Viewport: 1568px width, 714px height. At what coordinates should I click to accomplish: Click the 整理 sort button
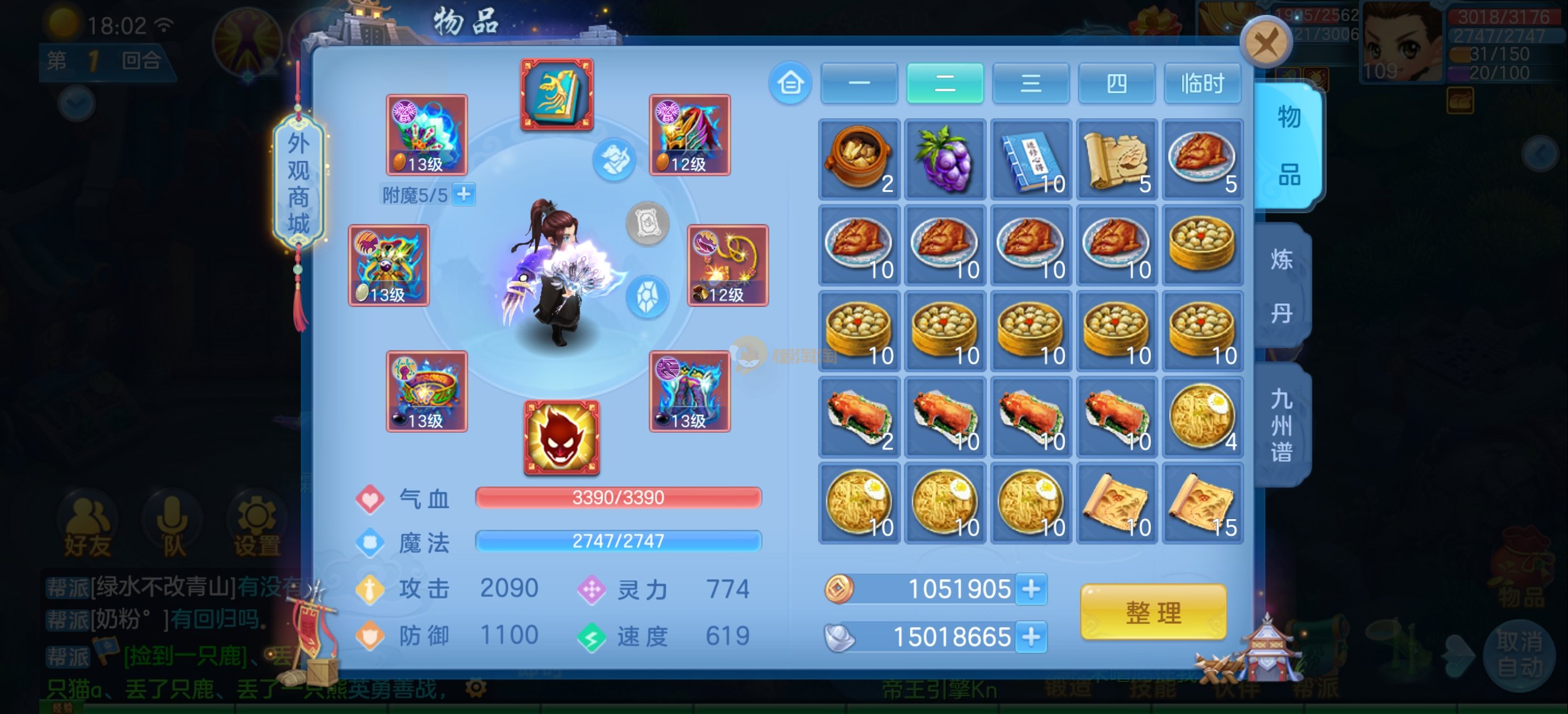click(1153, 612)
